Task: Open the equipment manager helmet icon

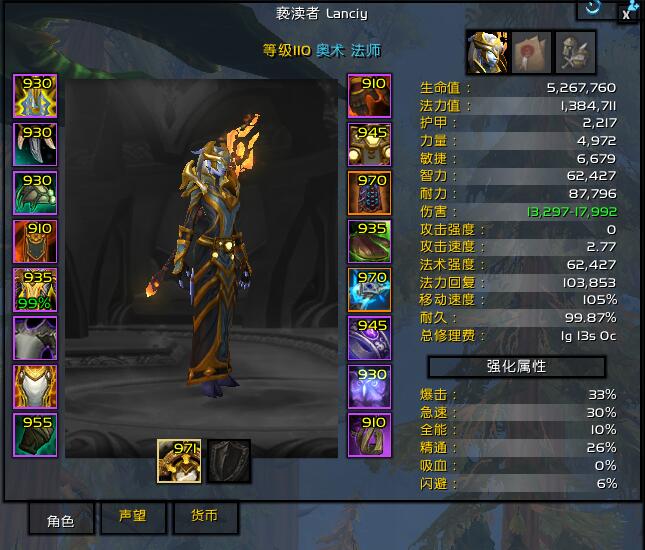Action: click(575, 52)
